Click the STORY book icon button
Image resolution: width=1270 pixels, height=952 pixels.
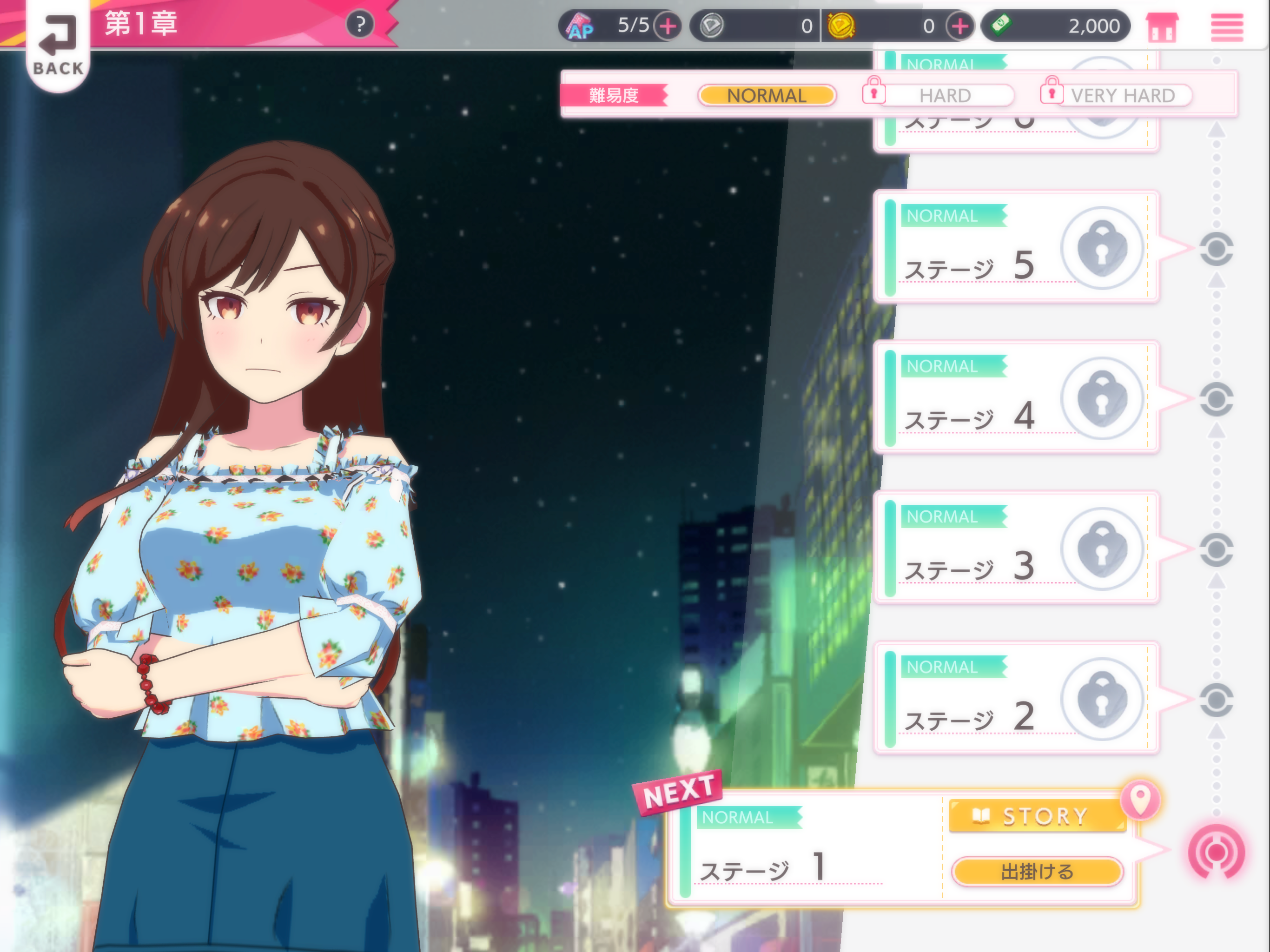tap(1036, 815)
